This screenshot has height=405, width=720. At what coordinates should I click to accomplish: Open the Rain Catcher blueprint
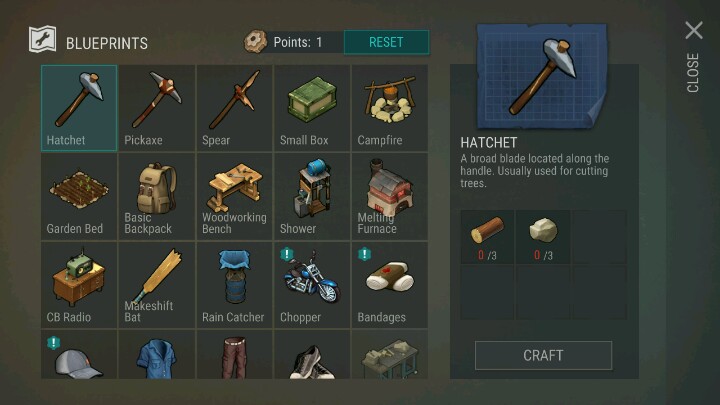(235, 284)
